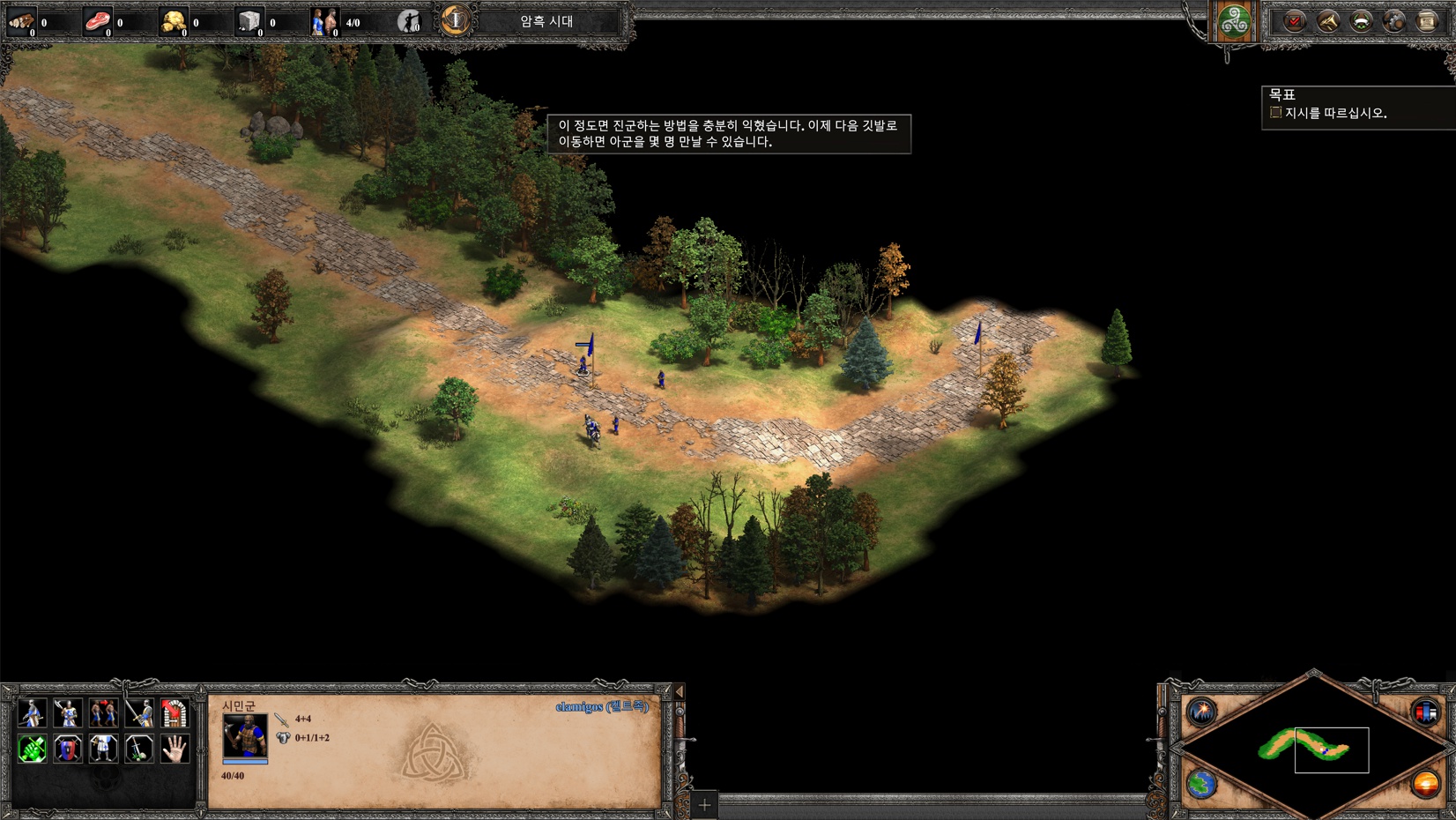Viewport: 1456px width, 820px height.
Task: Open chat via the golden horn icon
Action: click(x=1327, y=21)
